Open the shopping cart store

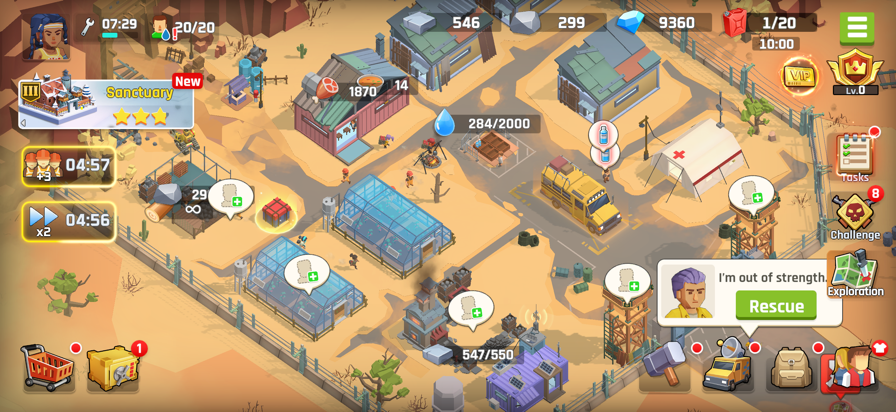[x=48, y=367]
